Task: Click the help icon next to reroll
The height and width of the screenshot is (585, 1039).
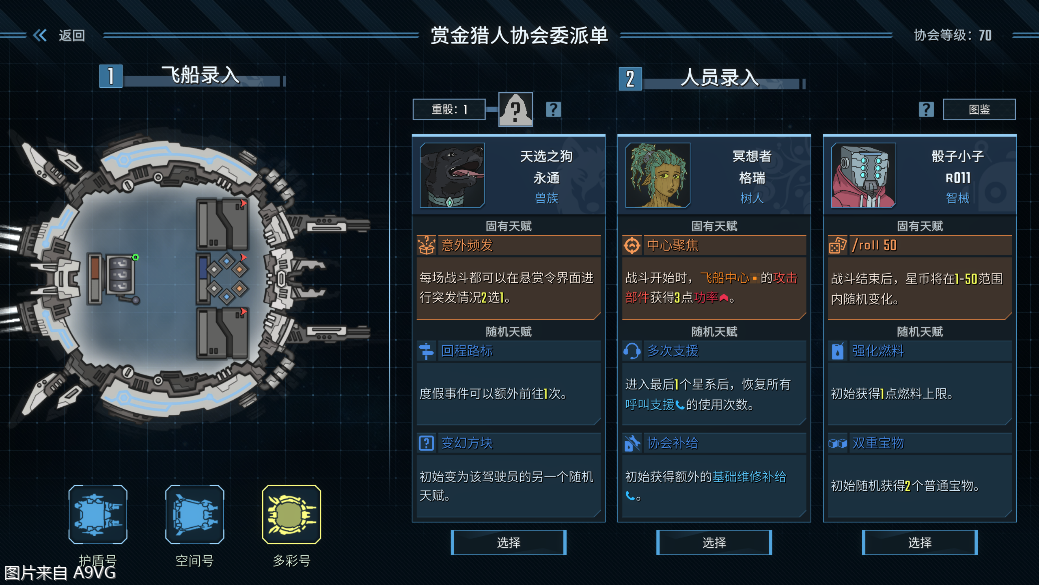Action: pos(553,109)
